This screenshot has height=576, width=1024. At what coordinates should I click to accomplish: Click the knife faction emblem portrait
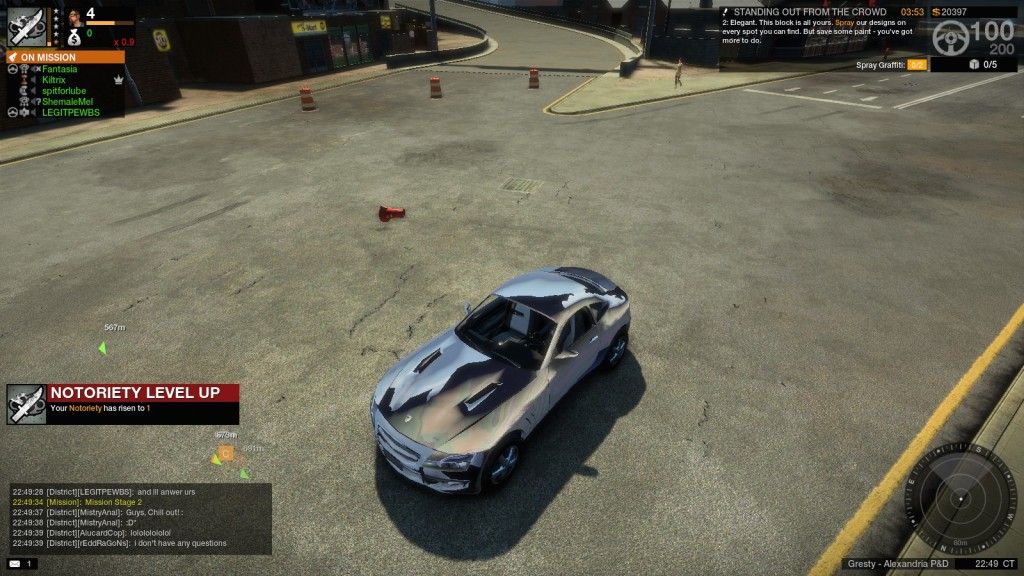pos(26,26)
